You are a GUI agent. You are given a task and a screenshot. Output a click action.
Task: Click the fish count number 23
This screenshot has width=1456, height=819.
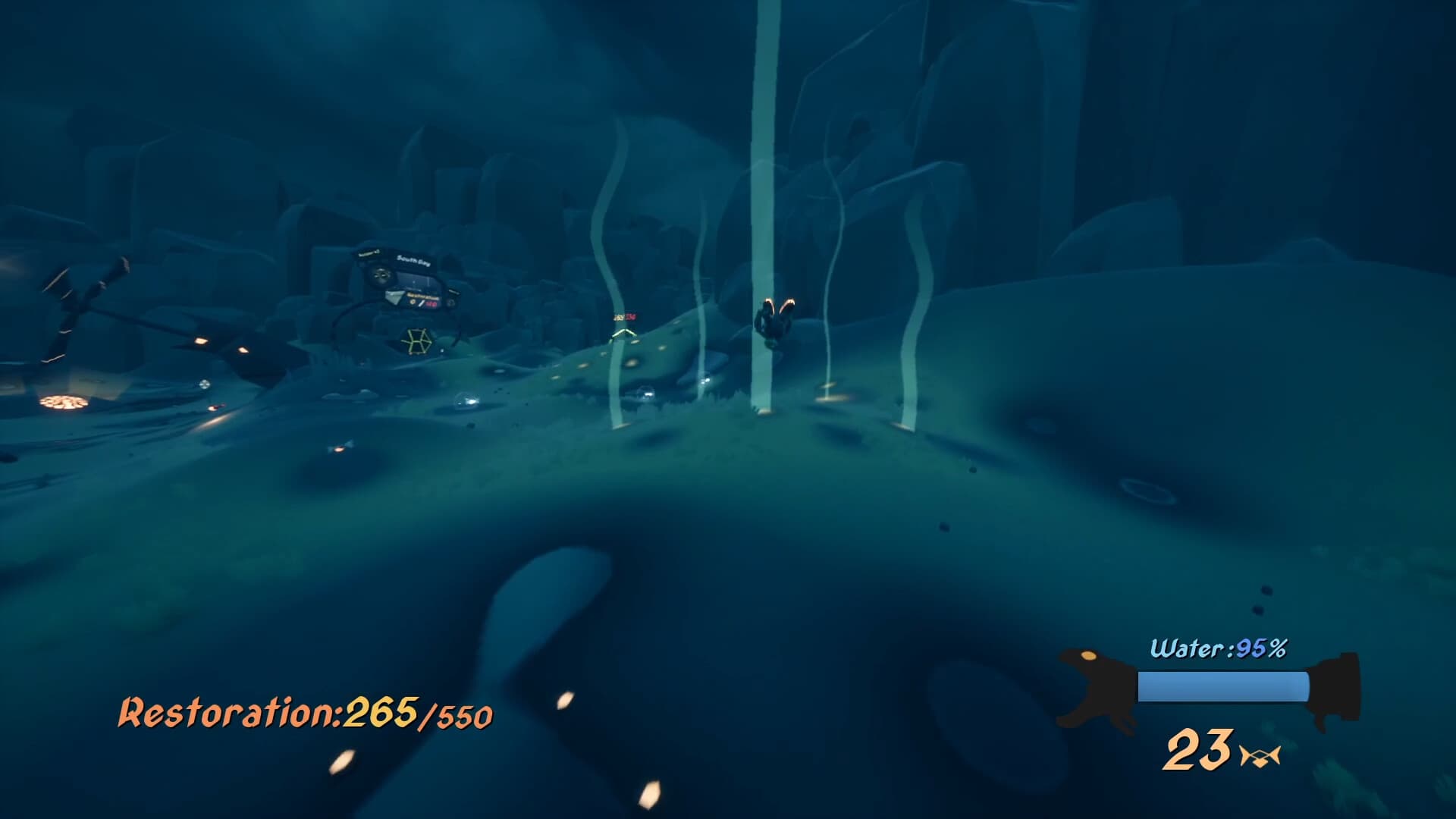click(x=1200, y=751)
